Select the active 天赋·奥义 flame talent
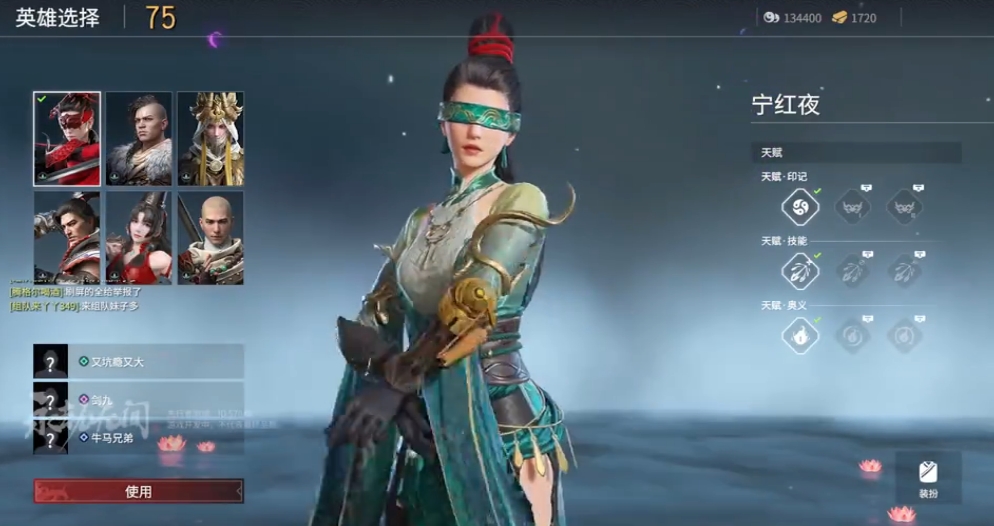Screen dimensions: 994x526 pyautogui.click(x=800, y=335)
